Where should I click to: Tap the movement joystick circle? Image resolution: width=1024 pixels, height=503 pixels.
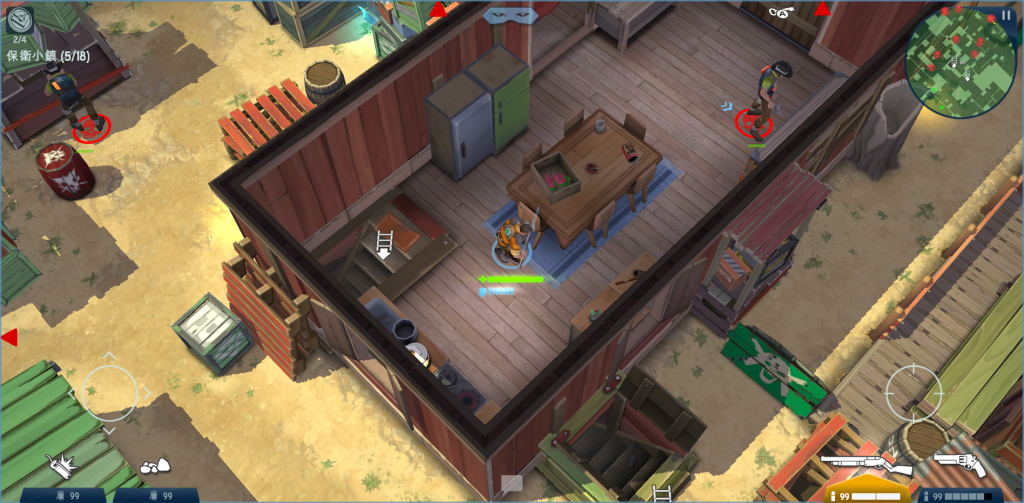[110, 391]
